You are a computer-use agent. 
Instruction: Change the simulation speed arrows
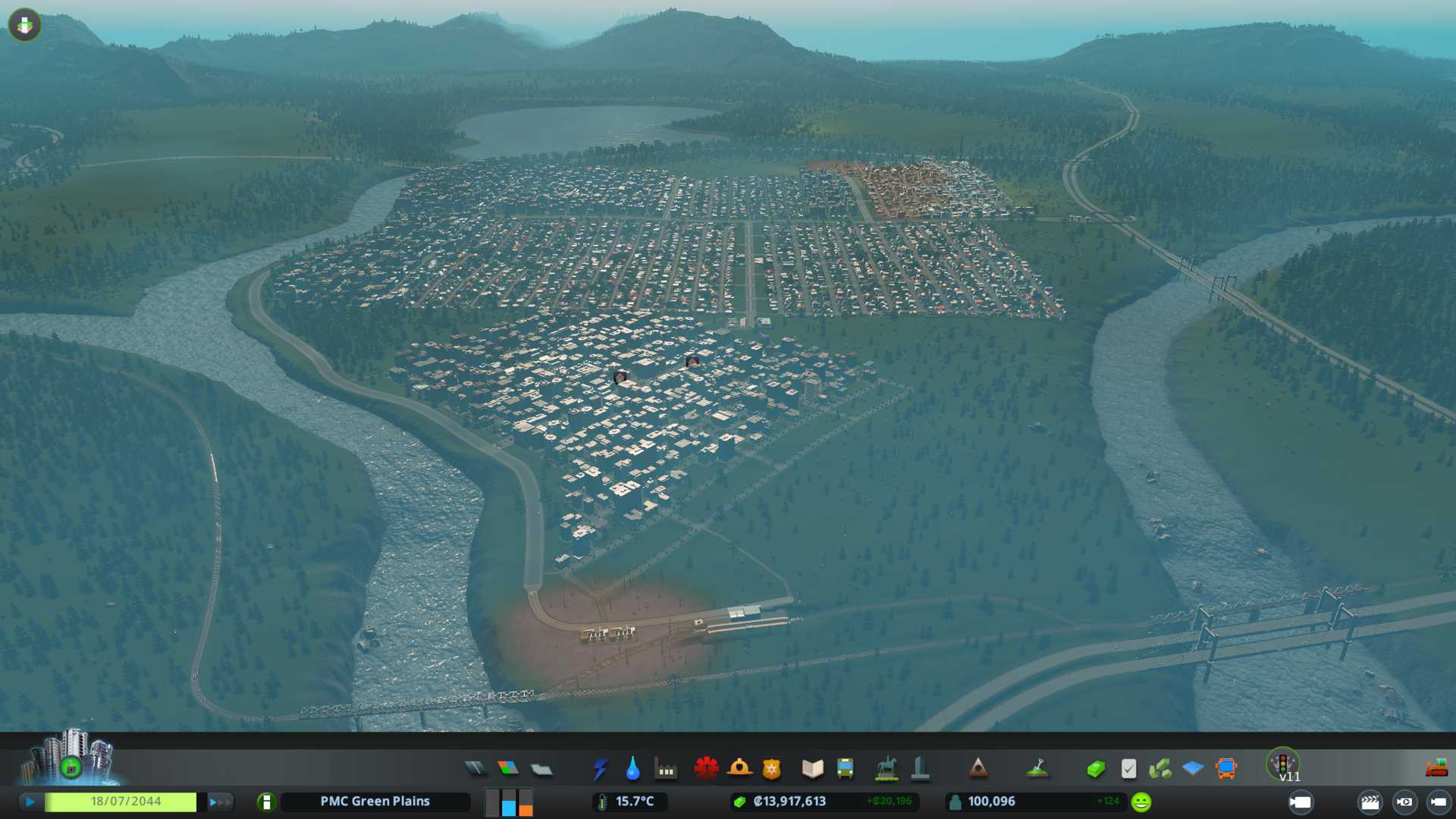[220, 802]
